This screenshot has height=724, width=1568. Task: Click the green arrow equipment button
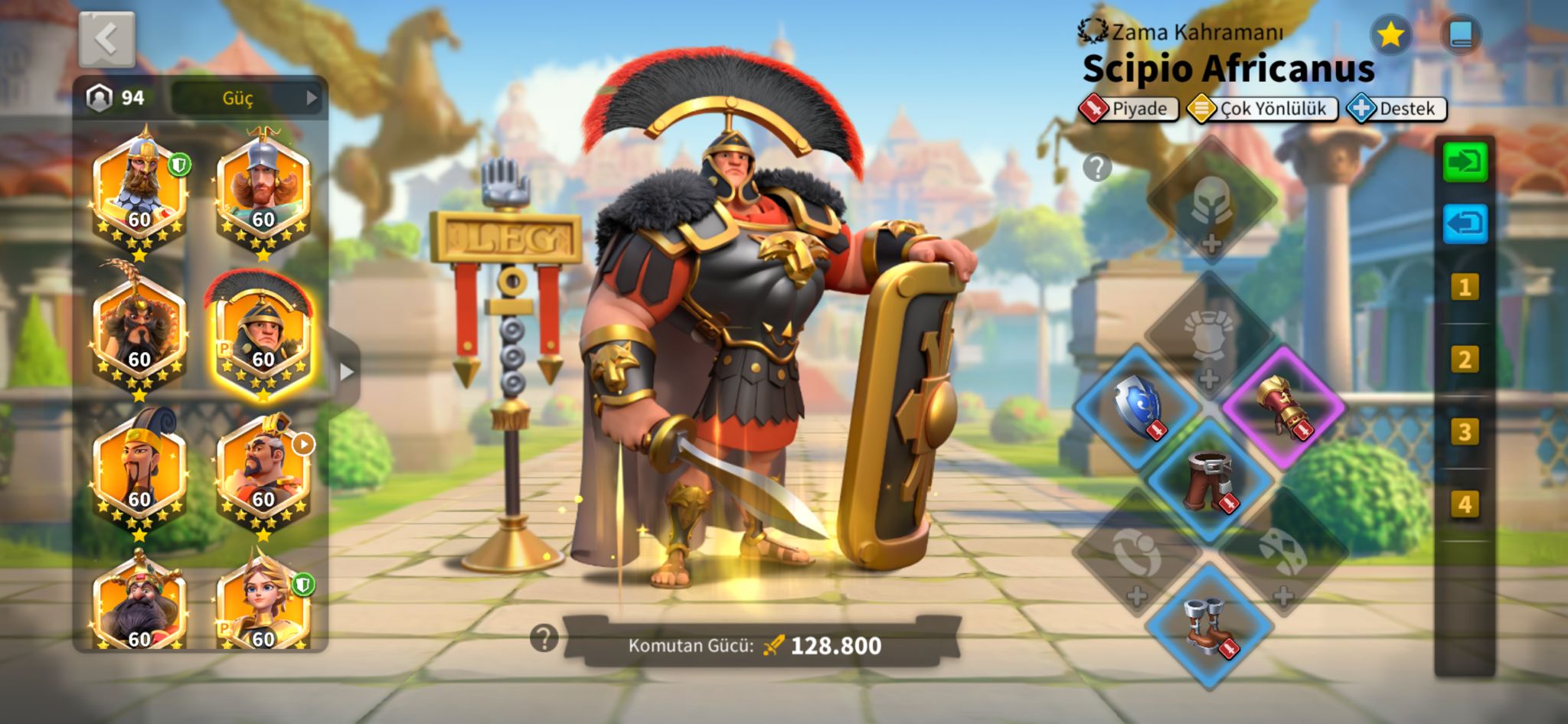(1465, 161)
